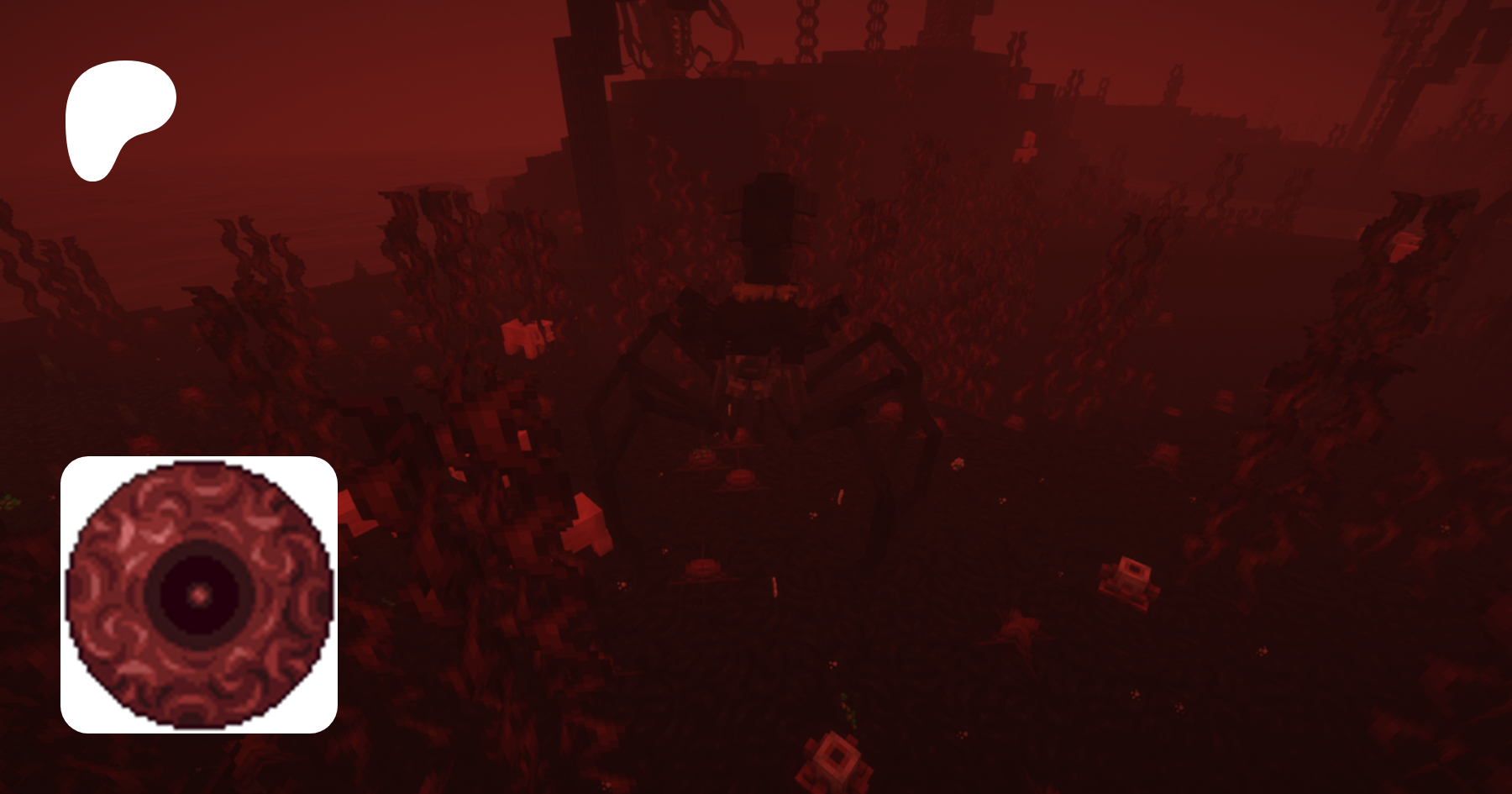Open the red eyeball creator avatar
Image resolution: width=1512 pixels, height=794 pixels.
[x=199, y=595]
